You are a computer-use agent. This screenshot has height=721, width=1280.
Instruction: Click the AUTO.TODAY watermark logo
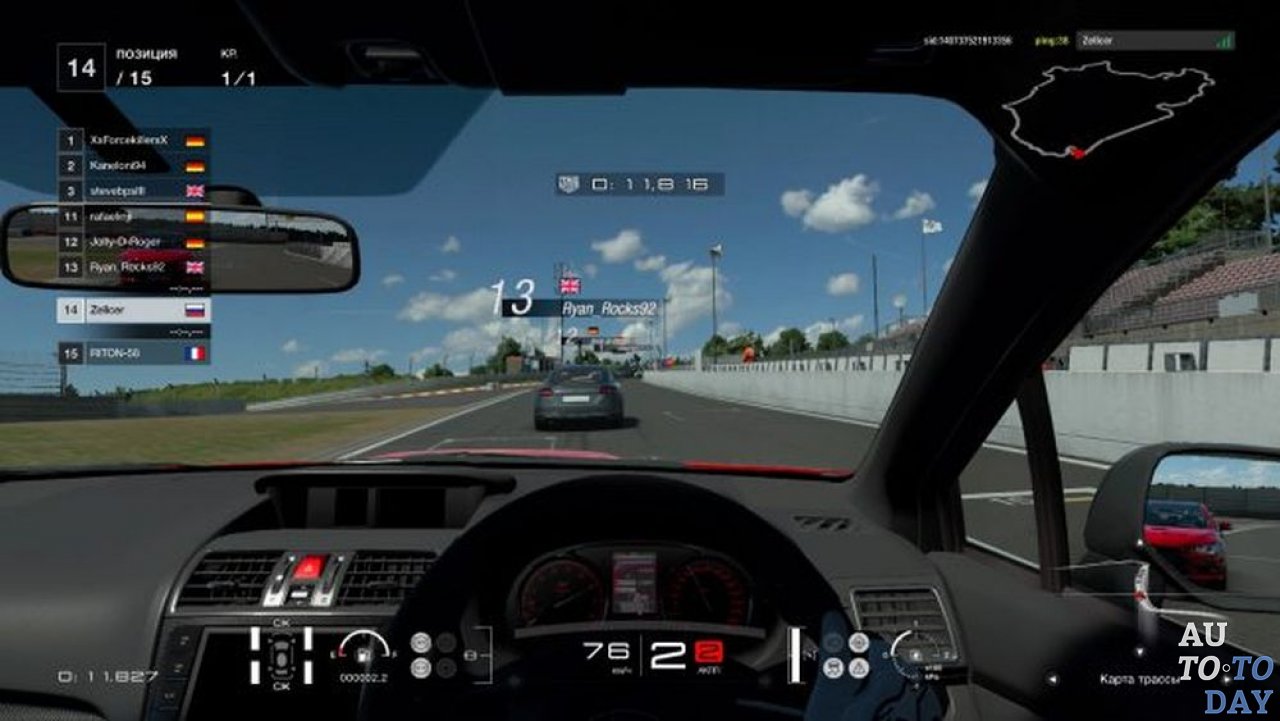pos(1225,667)
